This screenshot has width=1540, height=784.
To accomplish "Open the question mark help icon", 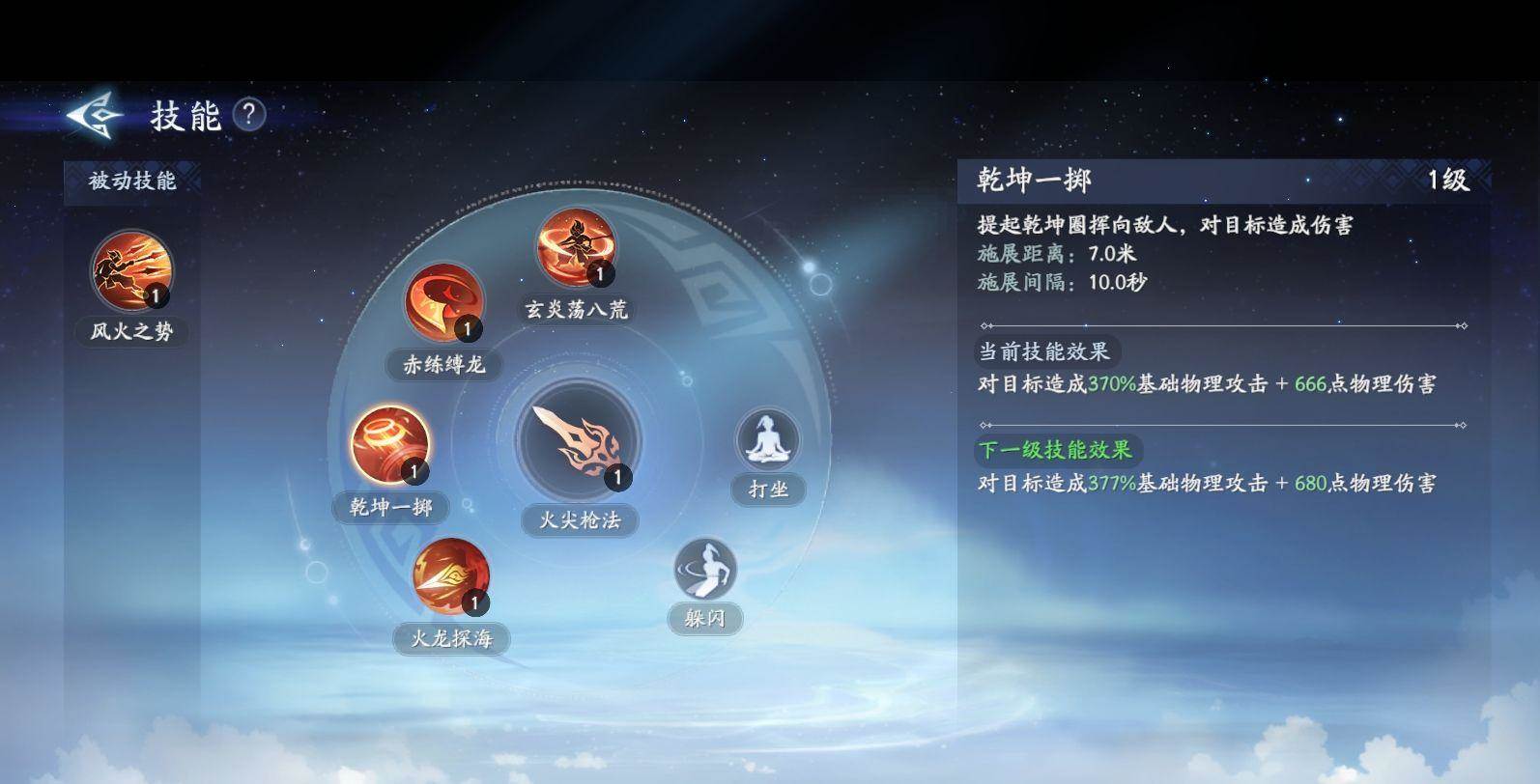I will [249, 116].
